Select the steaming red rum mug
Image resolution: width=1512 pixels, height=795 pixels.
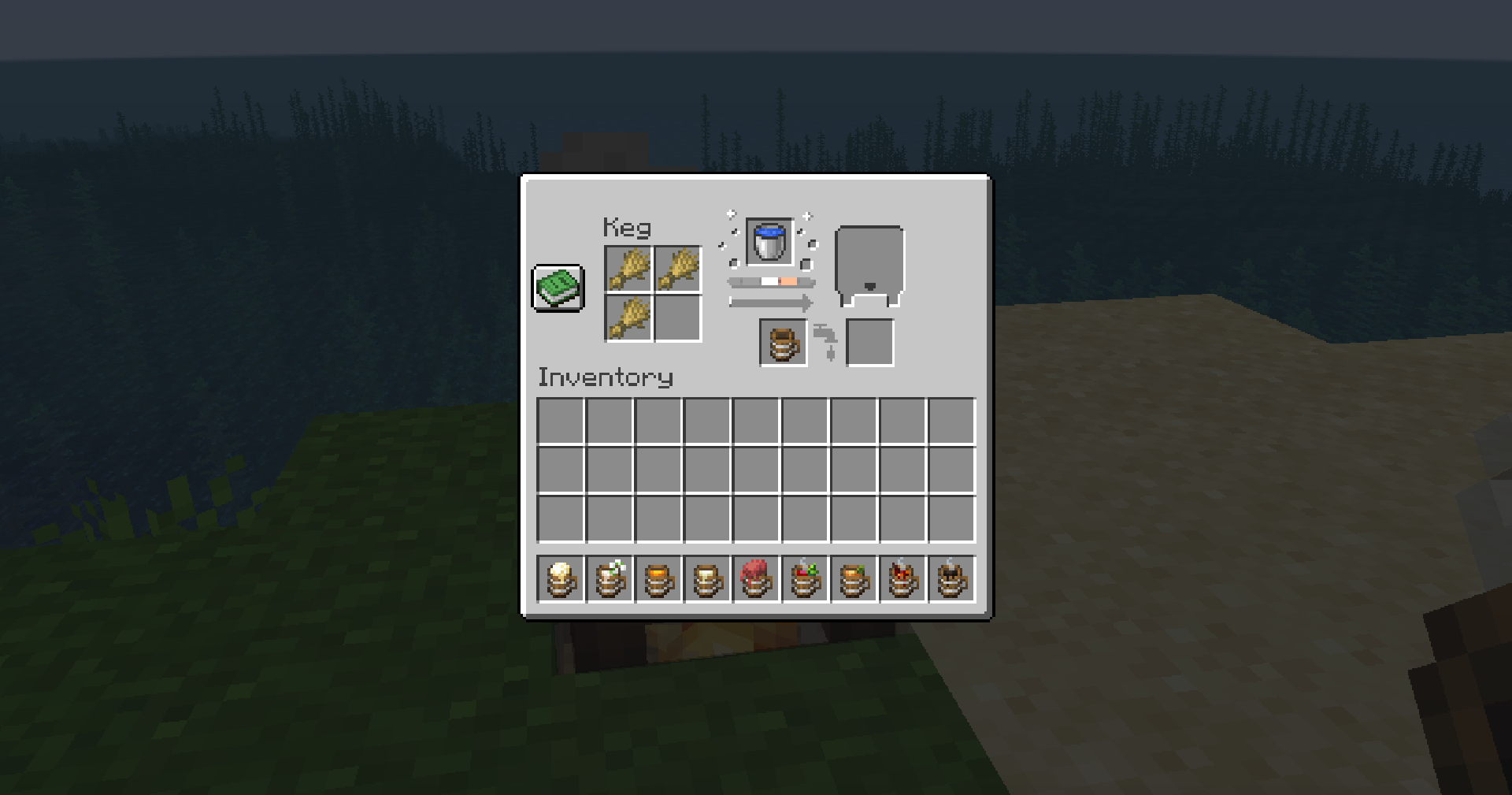click(x=903, y=579)
